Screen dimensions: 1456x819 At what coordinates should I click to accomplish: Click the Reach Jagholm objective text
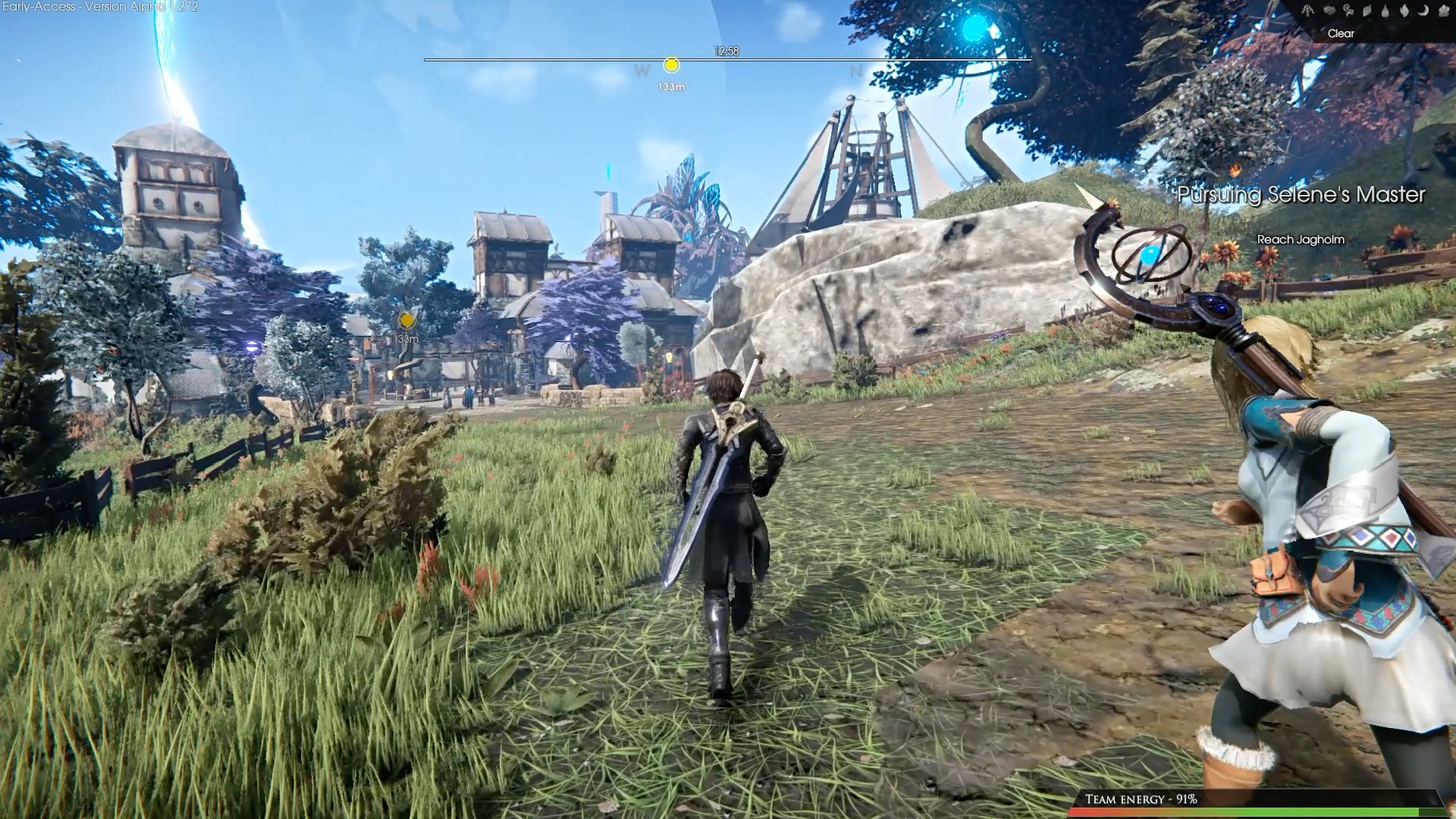tap(1301, 240)
